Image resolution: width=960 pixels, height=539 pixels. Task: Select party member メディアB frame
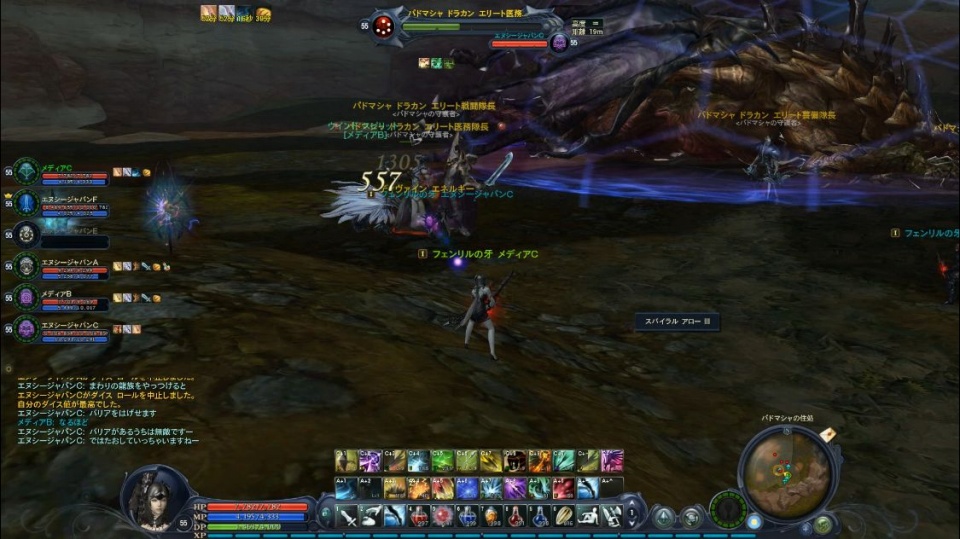[x=62, y=298]
